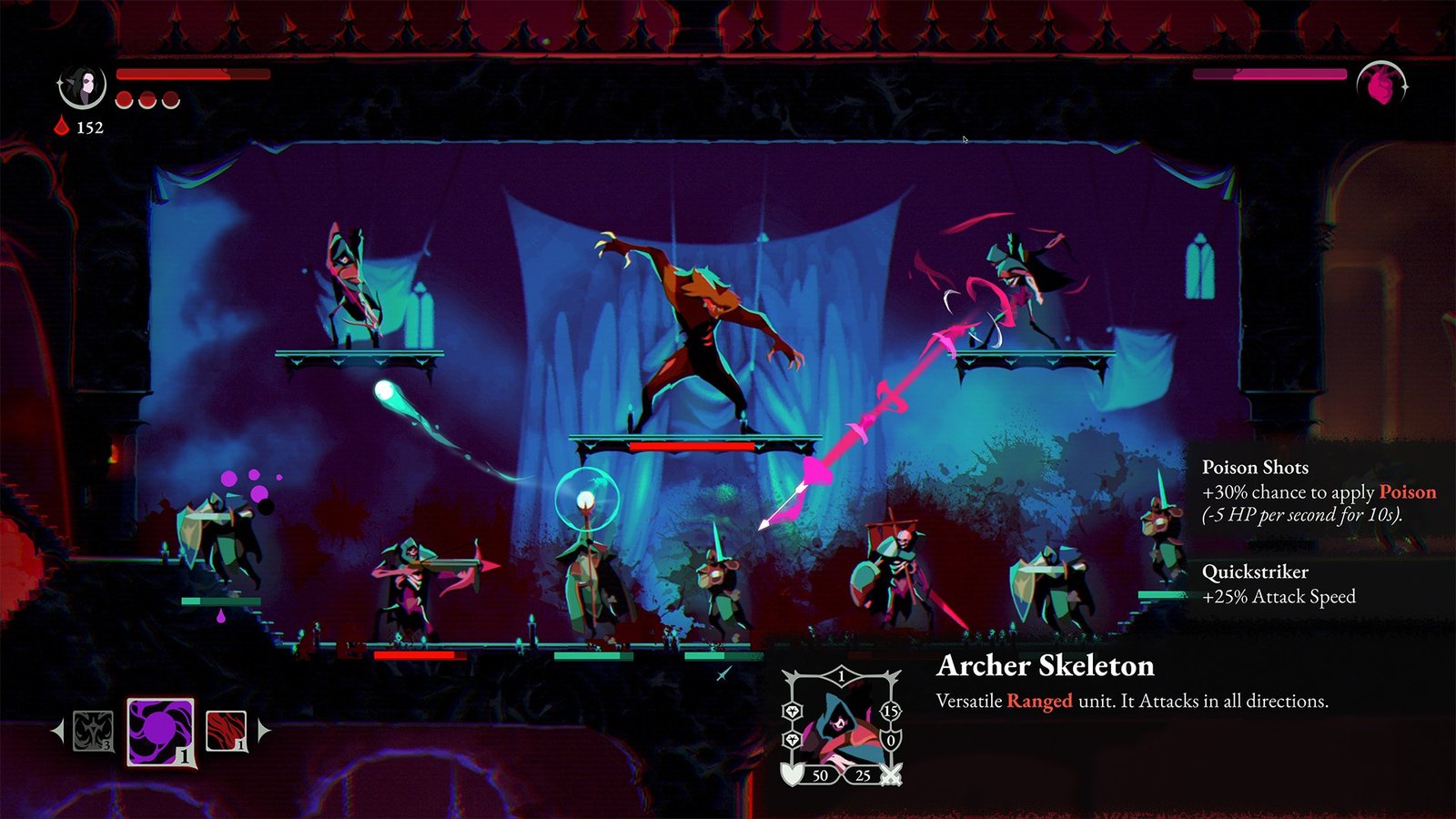
Task: Open the Archer Skeleton unit card portrait
Action: (843, 724)
